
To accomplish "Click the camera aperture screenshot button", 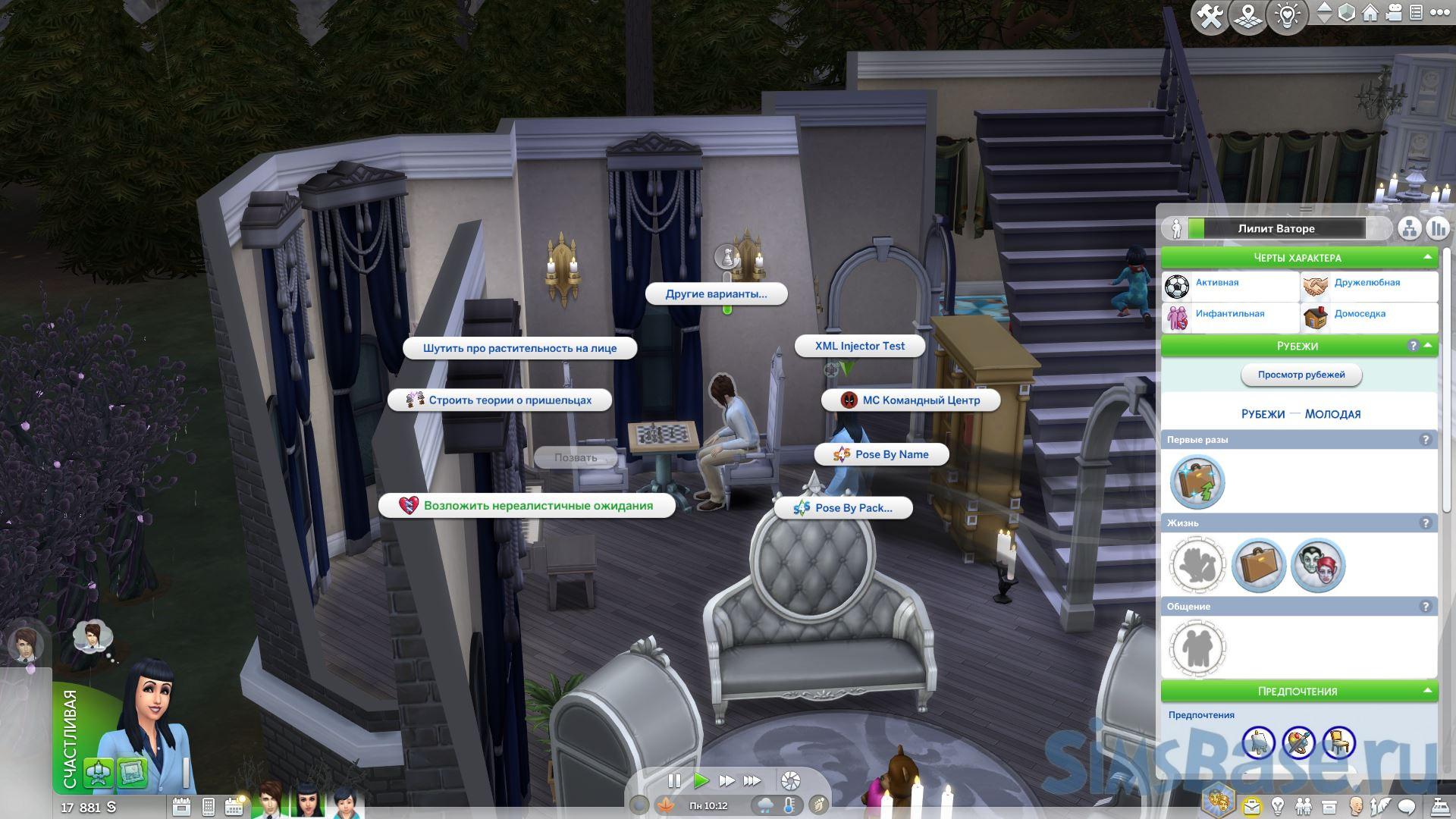I will 790,780.
